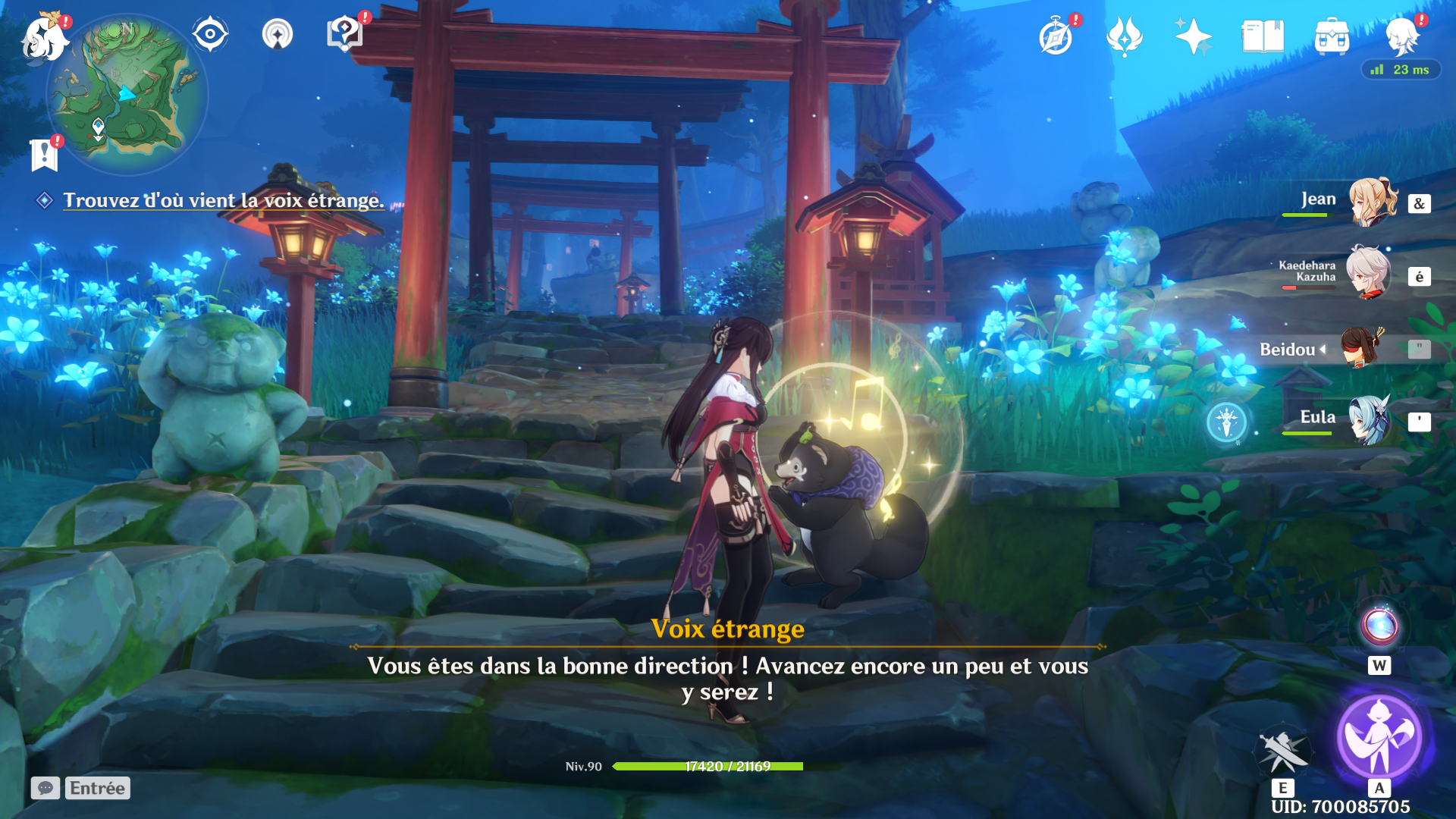Select the quest objective tracker text
Screen dimensions: 1456x819
(x=223, y=200)
